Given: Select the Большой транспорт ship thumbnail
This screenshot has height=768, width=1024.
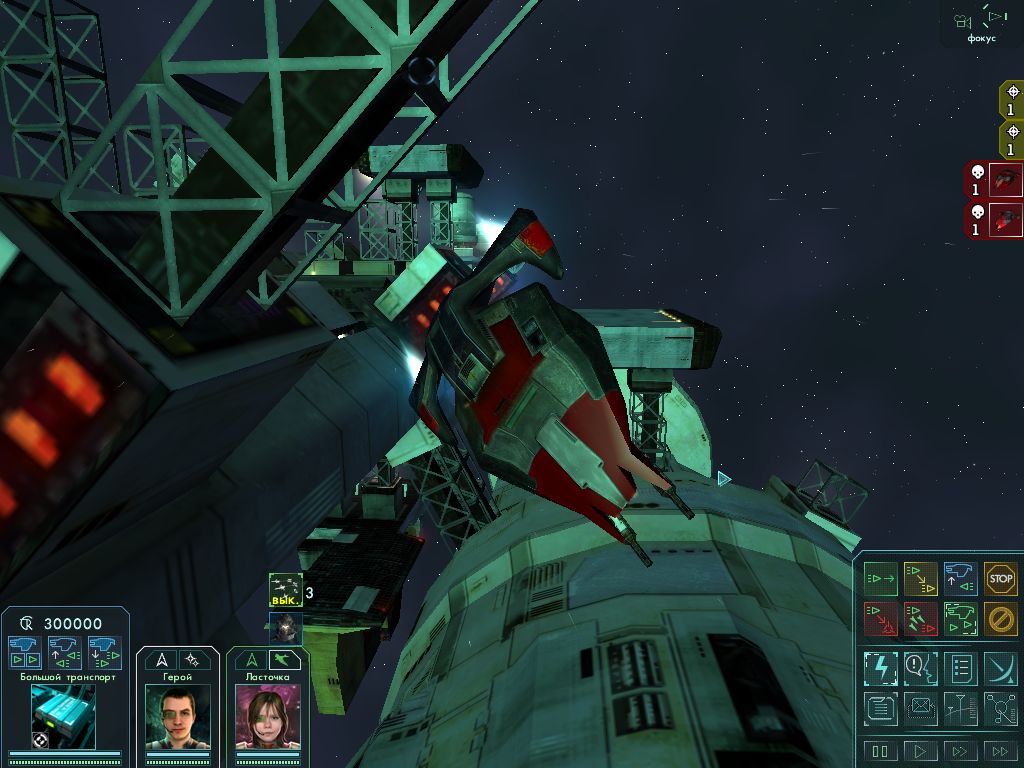Looking at the screenshot, I should pos(62,716).
